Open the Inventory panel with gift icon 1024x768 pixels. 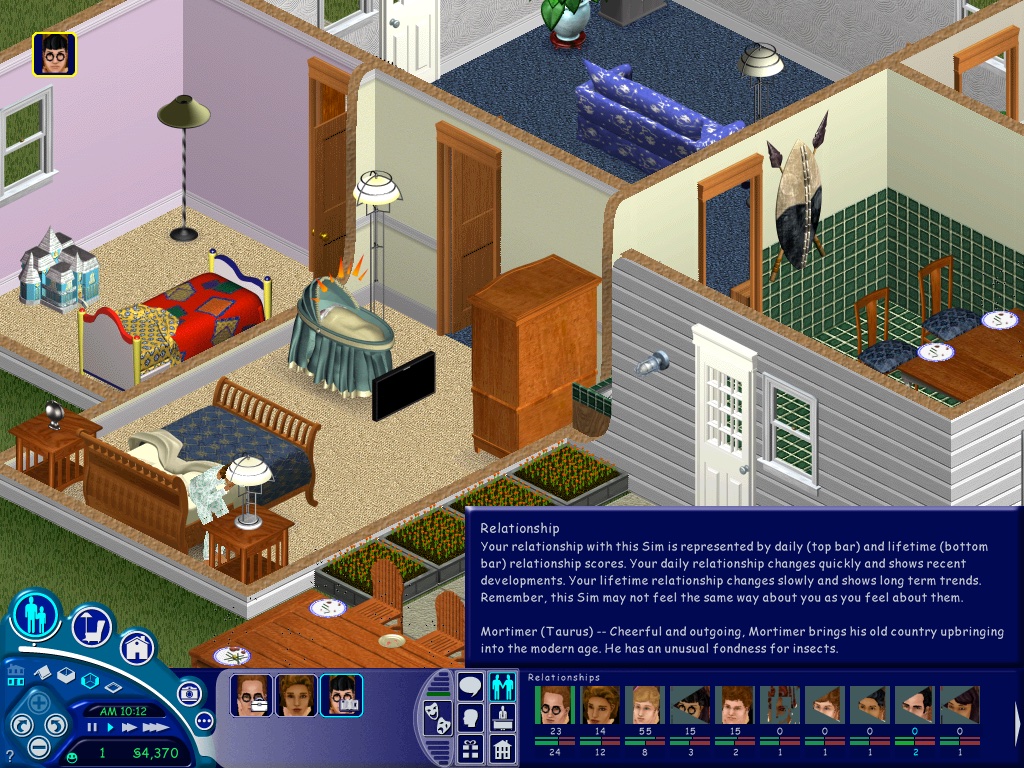tap(470, 748)
